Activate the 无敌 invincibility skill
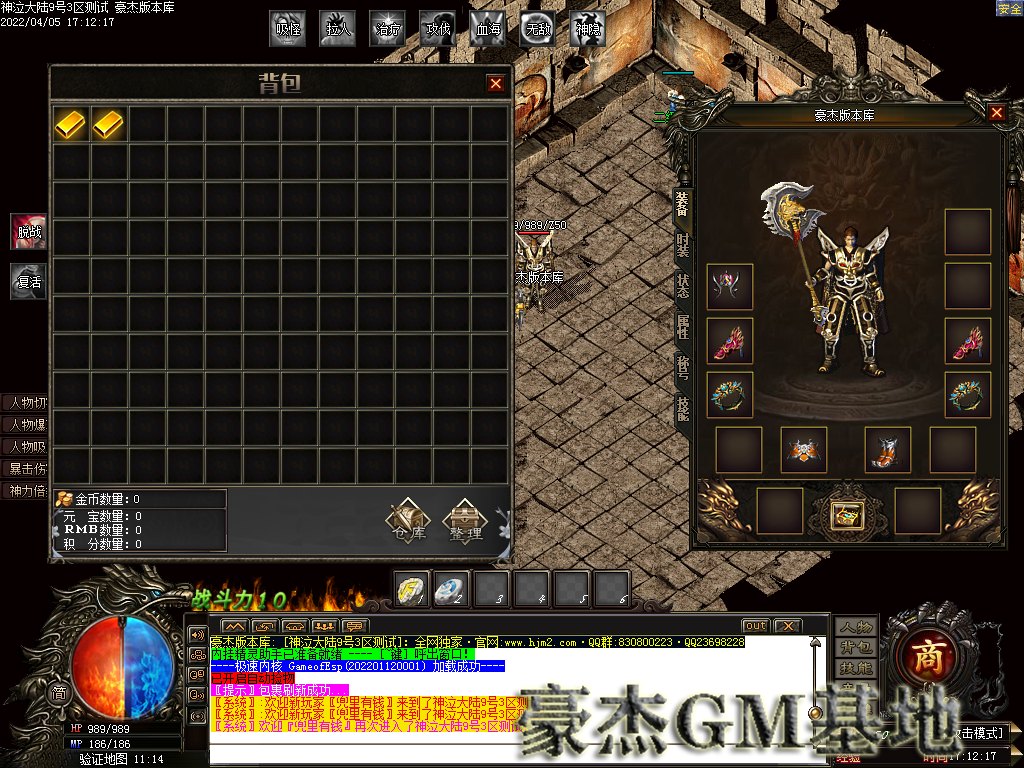Viewport: 1024px width, 768px height. coord(538,29)
